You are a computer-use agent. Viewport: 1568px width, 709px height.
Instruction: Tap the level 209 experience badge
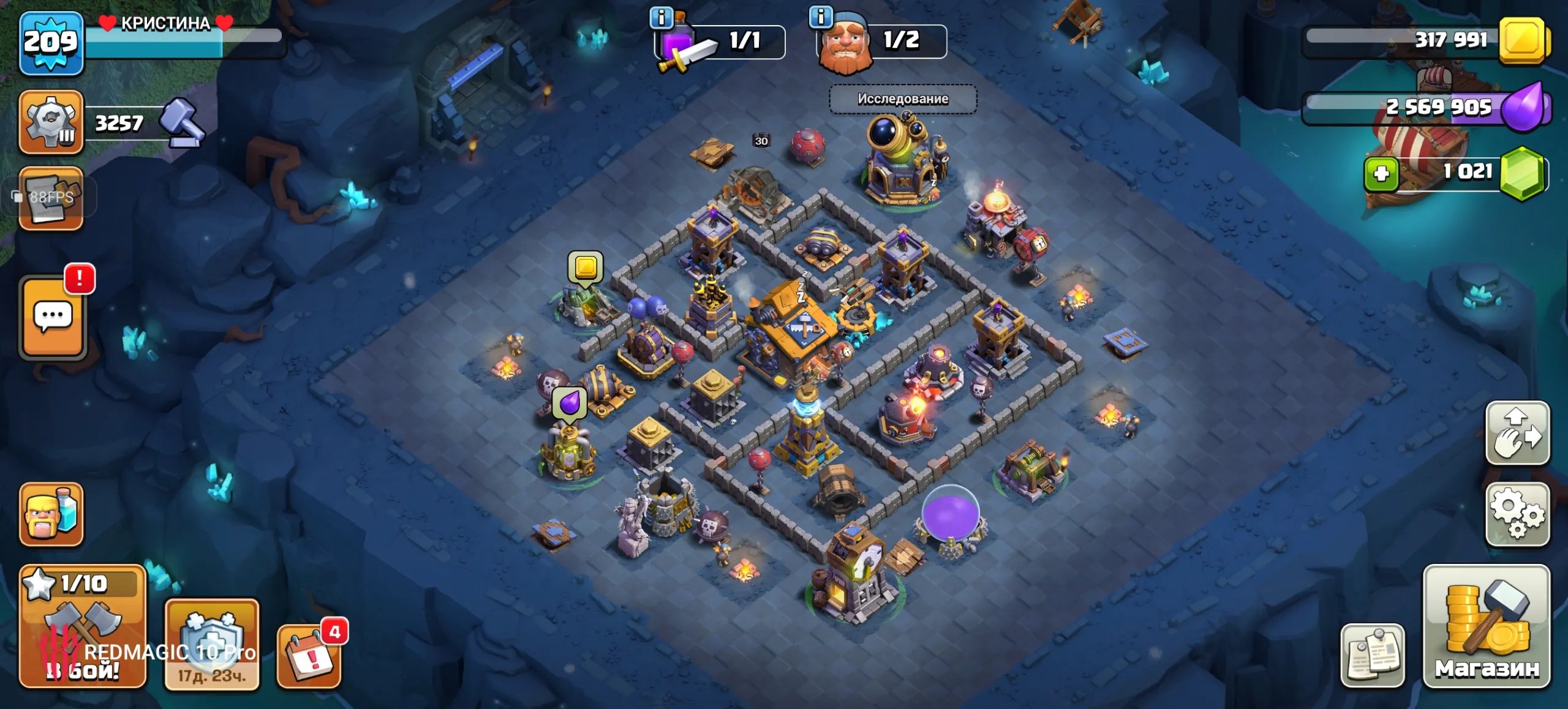tap(51, 43)
